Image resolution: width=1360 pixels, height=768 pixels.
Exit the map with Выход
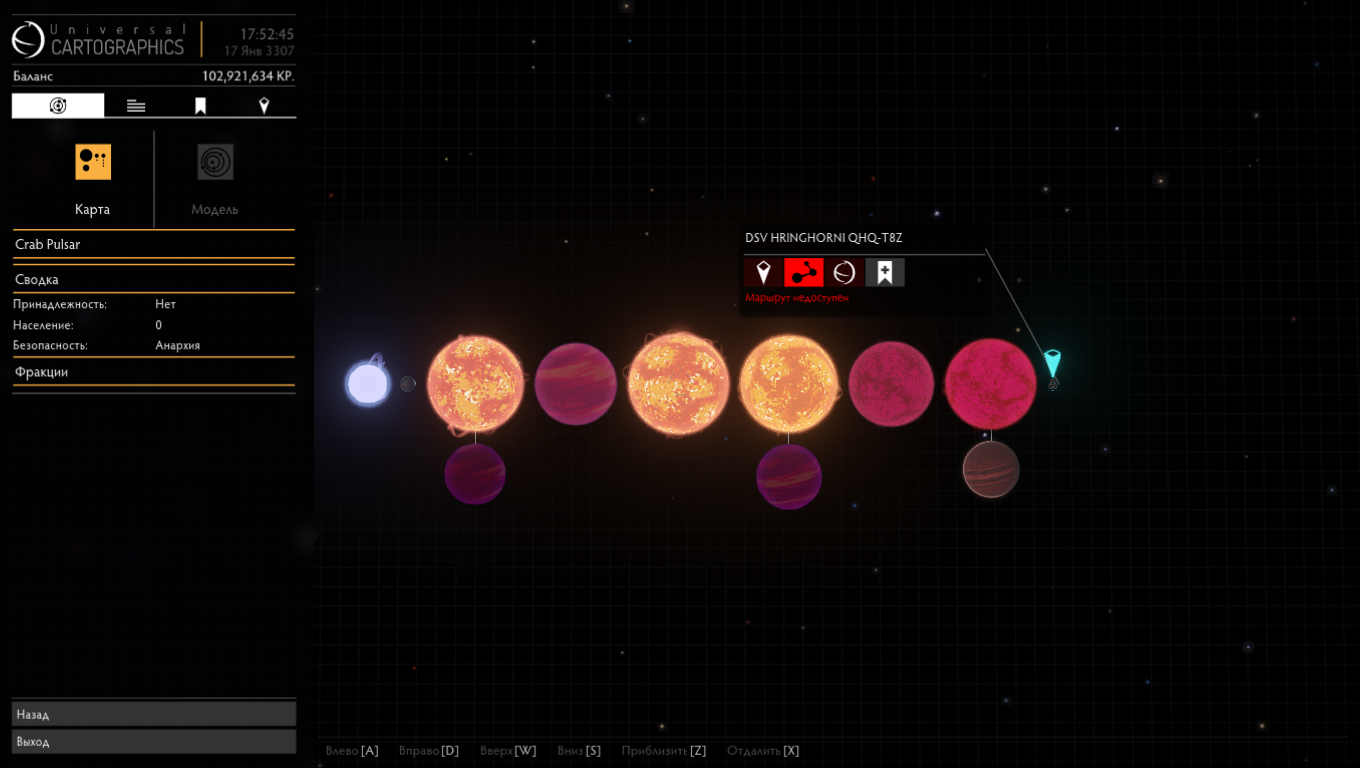154,741
